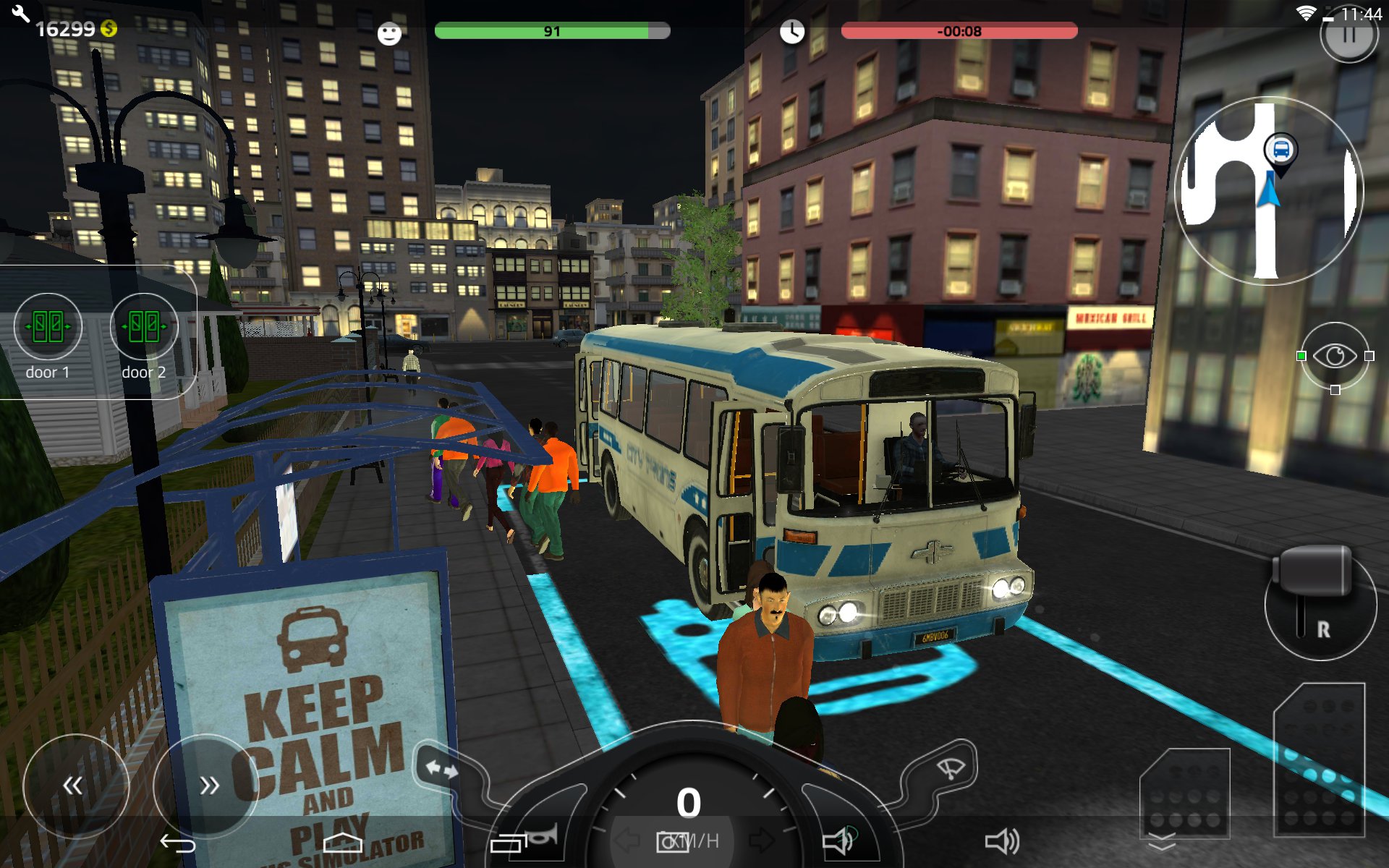Screen dimensions: 1389x868
Task: Open the wrench repair menu
Action: pos(20,13)
